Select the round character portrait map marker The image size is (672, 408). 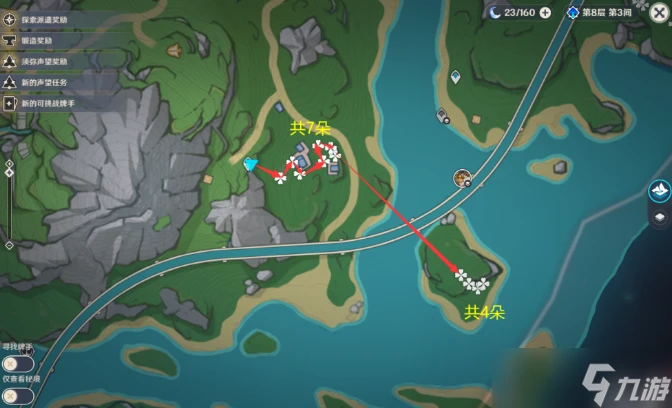click(462, 178)
